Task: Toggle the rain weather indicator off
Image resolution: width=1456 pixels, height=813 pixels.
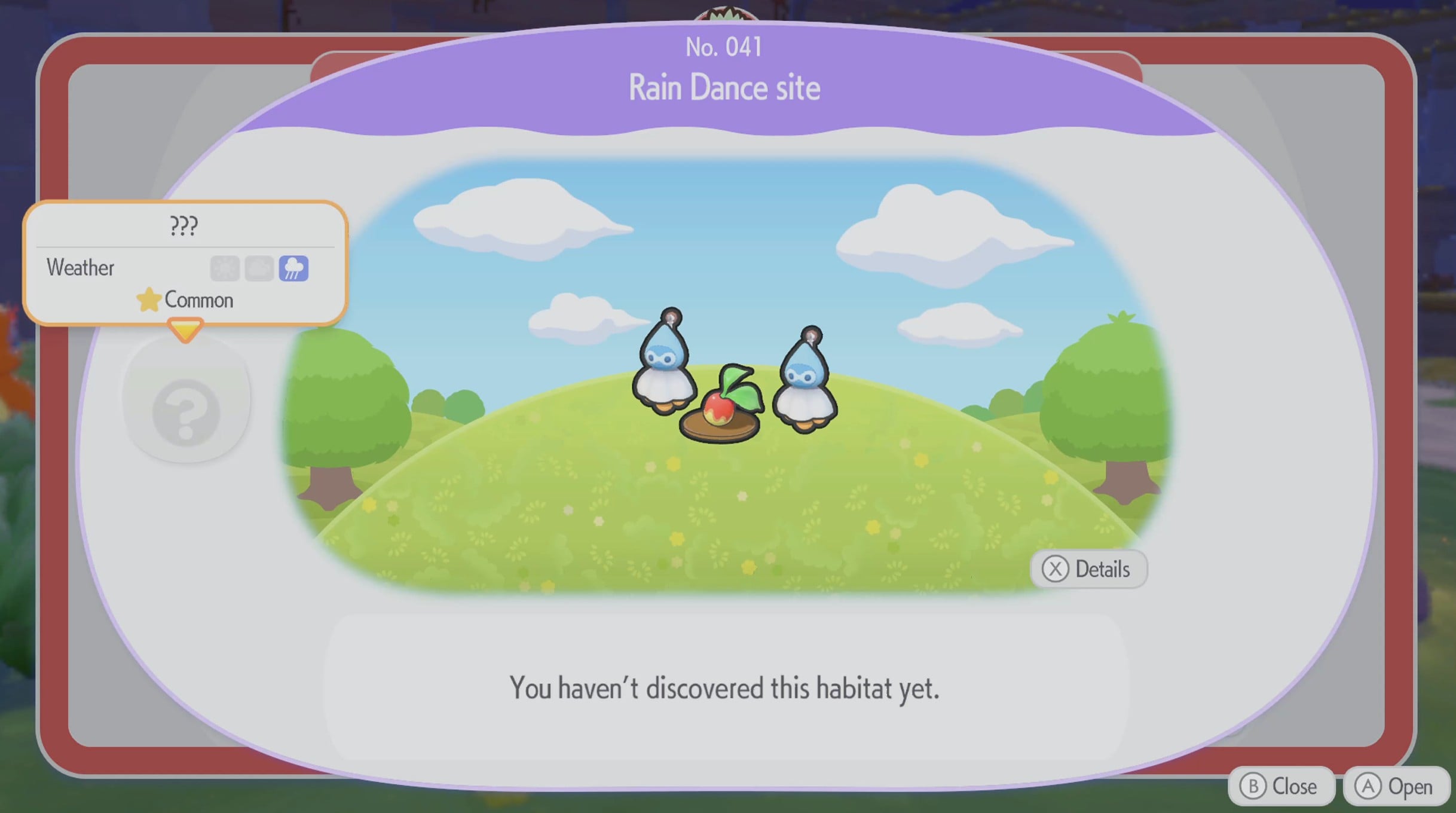Action: click(296, 269)
